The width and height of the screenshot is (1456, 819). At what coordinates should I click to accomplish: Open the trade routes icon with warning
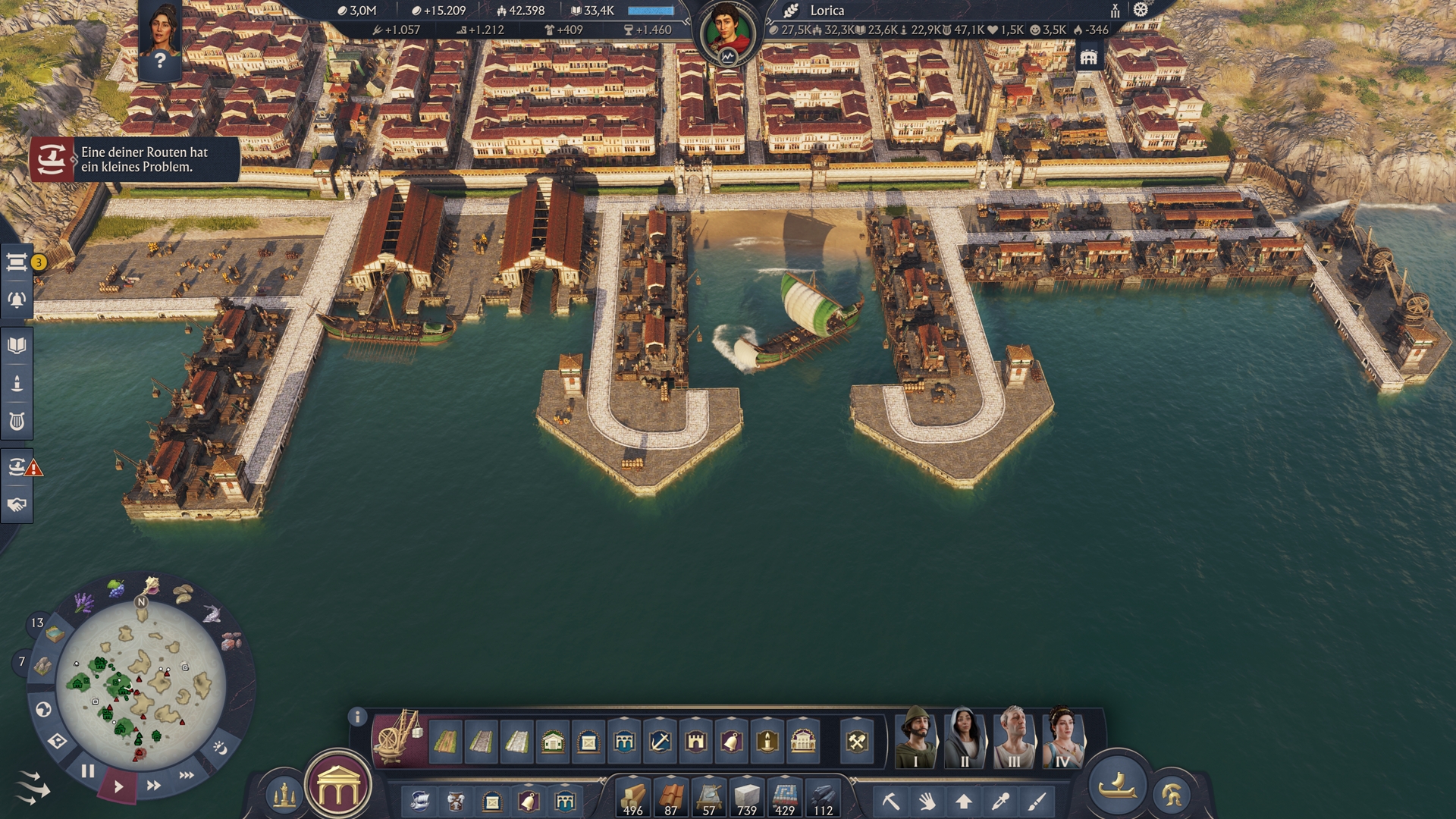pos(18,466)
